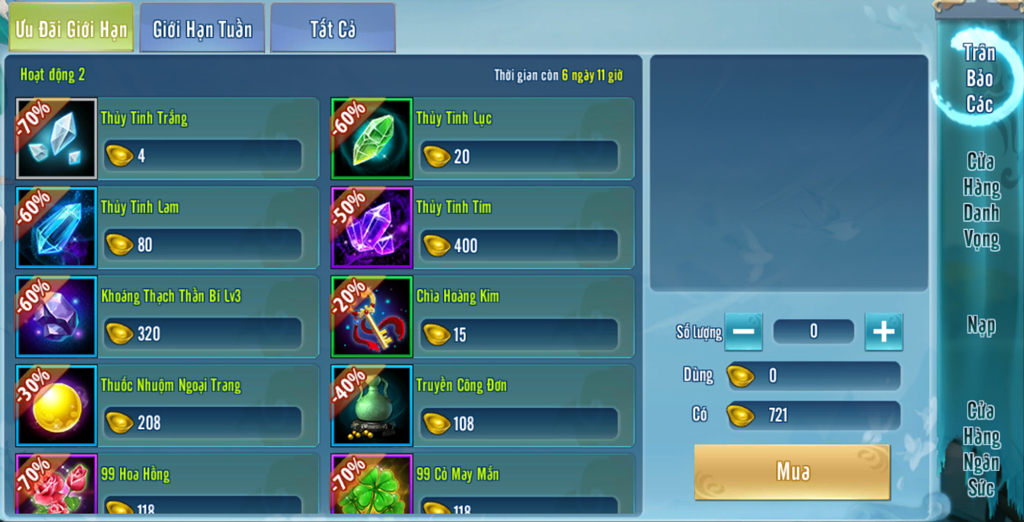Viewport: 1024px width, 522px height.
Task: Pick the Thủy Tinh Tím crystal
Action: (x=482, y=227)
